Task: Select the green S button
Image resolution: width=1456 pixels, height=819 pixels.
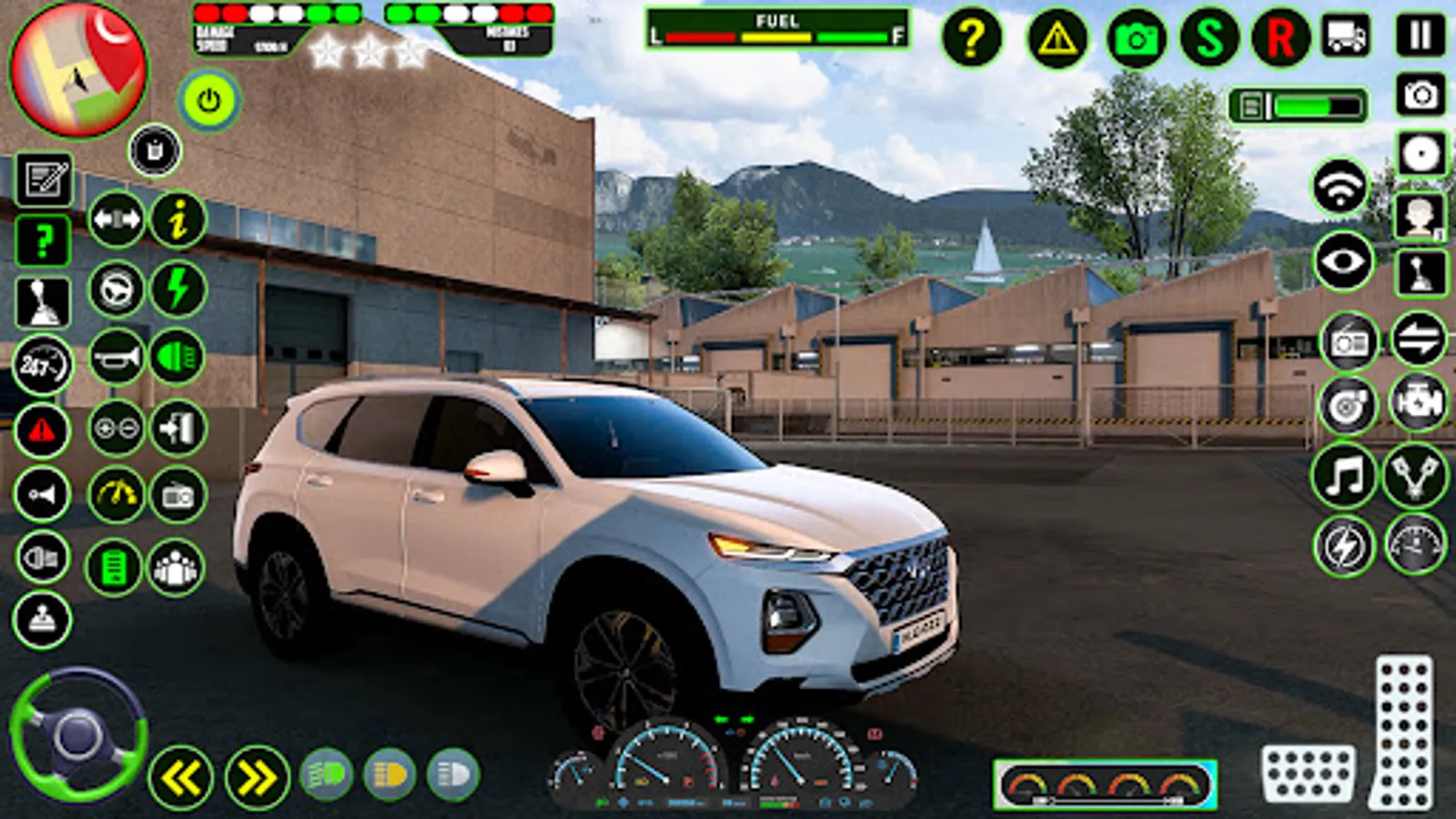Action: [1209, 38]
